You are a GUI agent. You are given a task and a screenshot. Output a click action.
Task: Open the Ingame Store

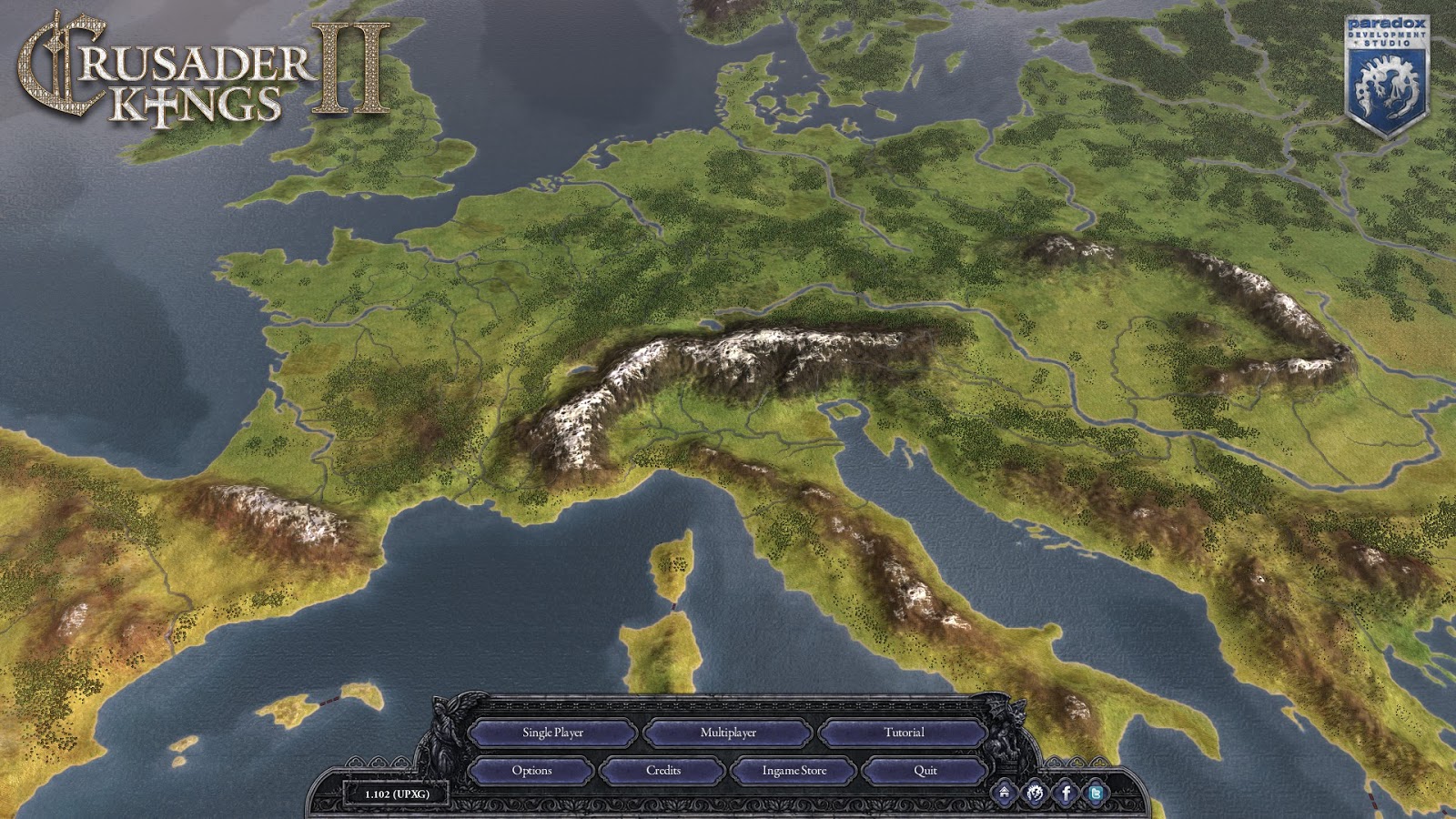[794, 771]
